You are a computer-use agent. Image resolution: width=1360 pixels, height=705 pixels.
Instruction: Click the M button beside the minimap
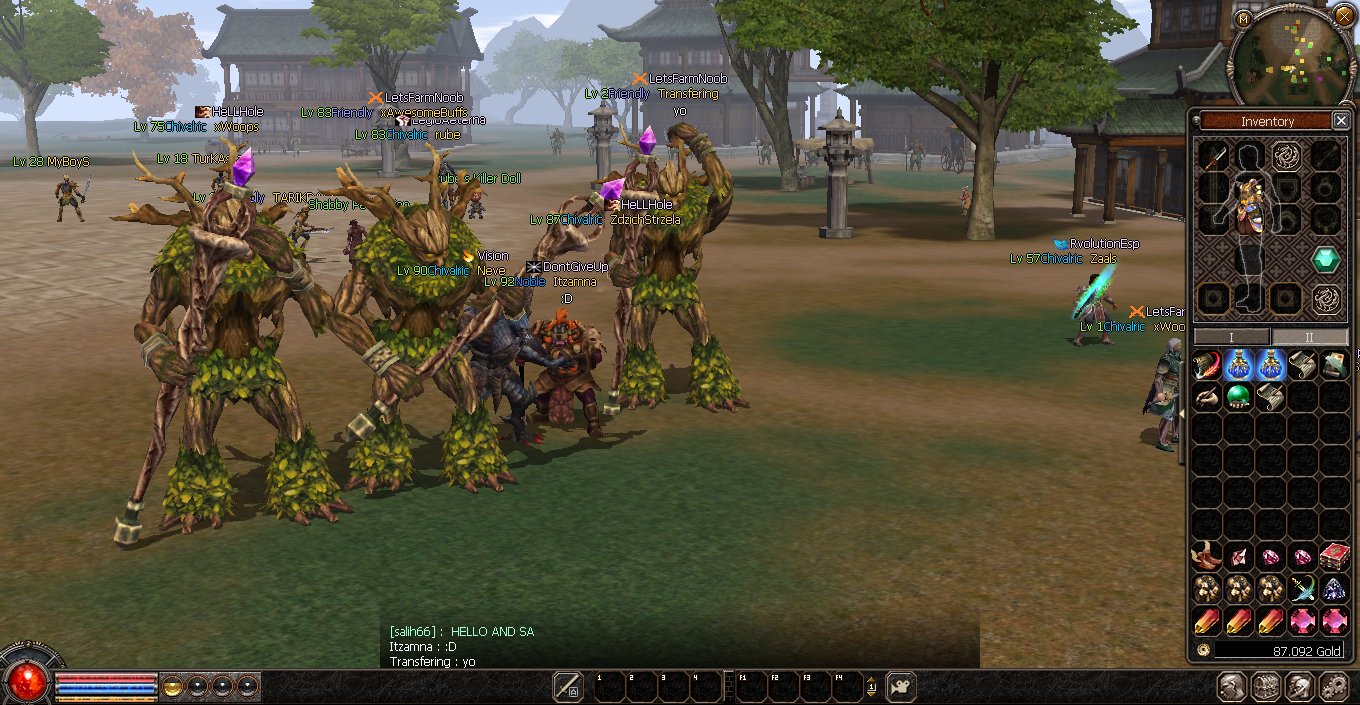tap(1243, 19)
